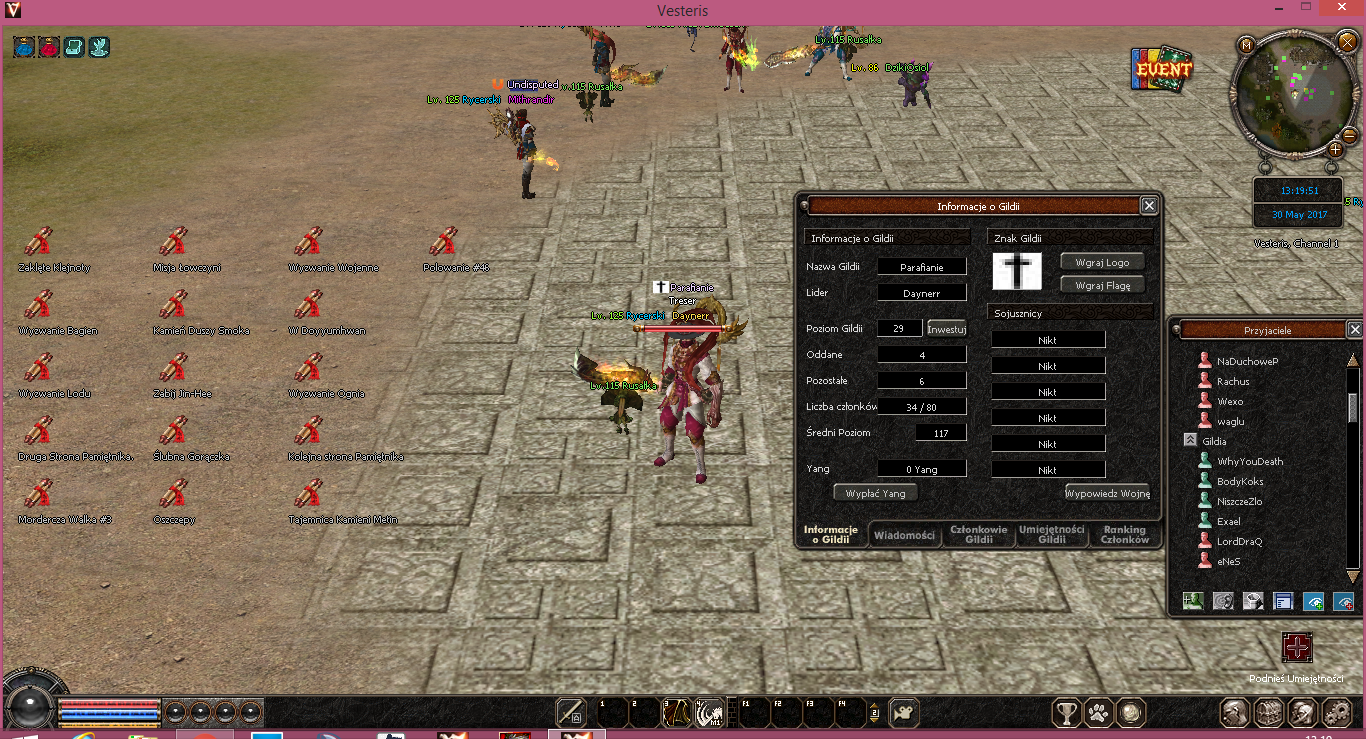Click the Inwestuj button
The width and height of the screenshot is (1366, 739).
click(x=946, y=328)
